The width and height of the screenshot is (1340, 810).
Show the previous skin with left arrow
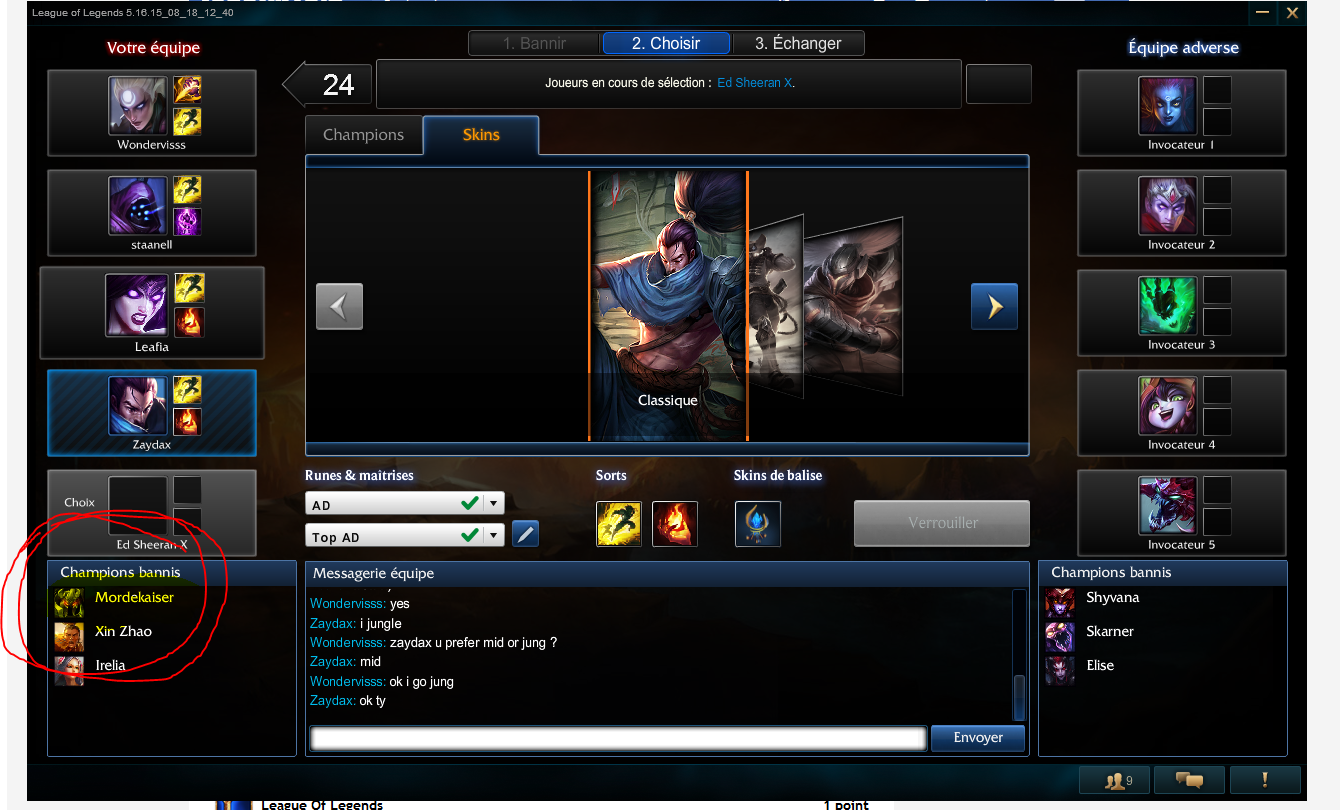pyautogui.click(x=339, y=306)
